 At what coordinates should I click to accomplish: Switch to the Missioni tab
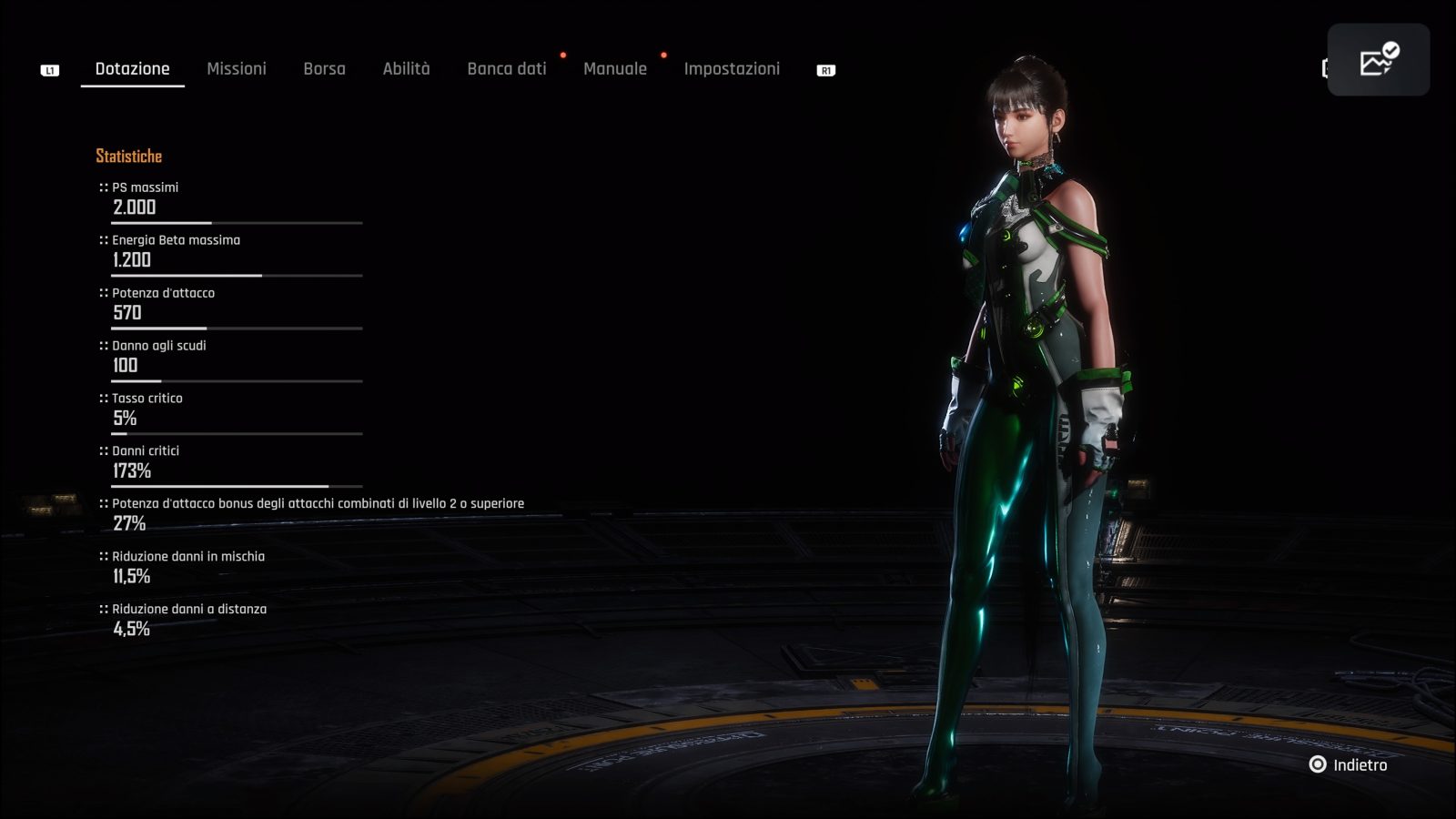point(237,69)
